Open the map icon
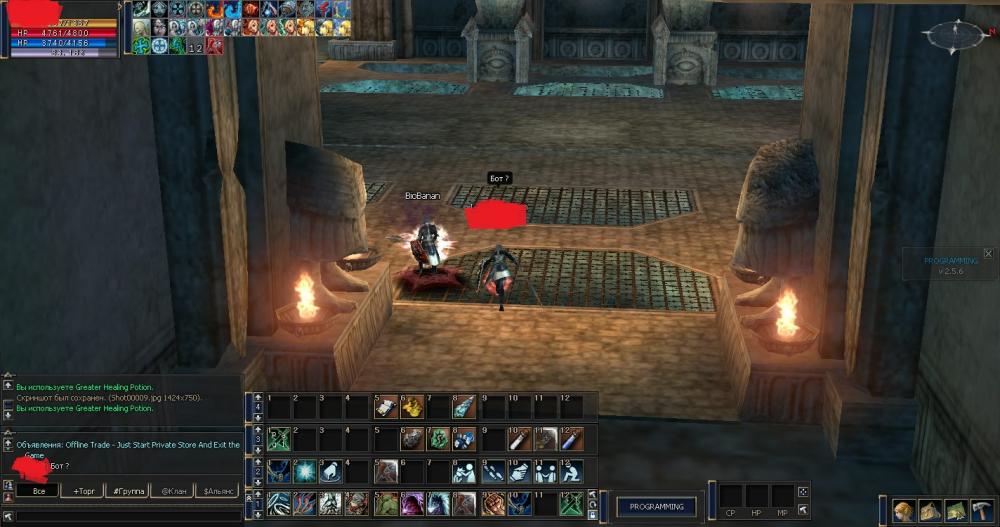Viewport: 1000px width, 527px height. coord(956,512)
